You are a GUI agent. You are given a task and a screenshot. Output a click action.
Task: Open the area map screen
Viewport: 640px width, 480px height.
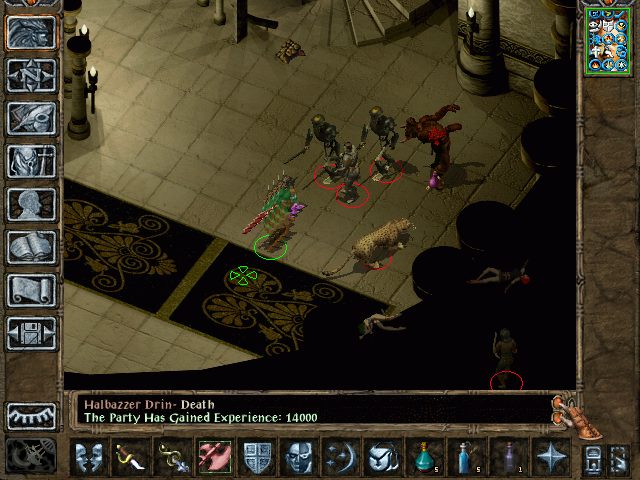31,76
